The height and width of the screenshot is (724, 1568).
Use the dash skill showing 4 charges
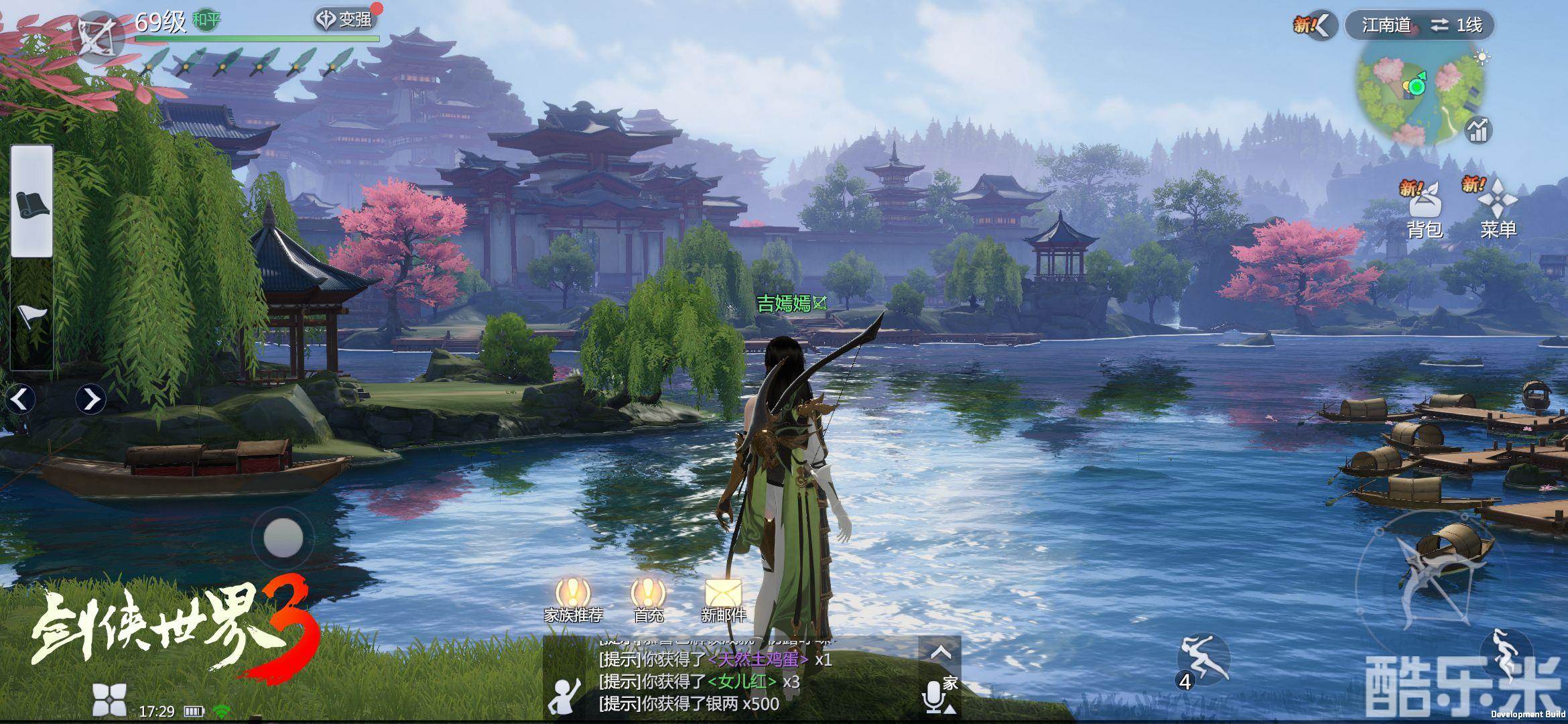click(1204, 660)
